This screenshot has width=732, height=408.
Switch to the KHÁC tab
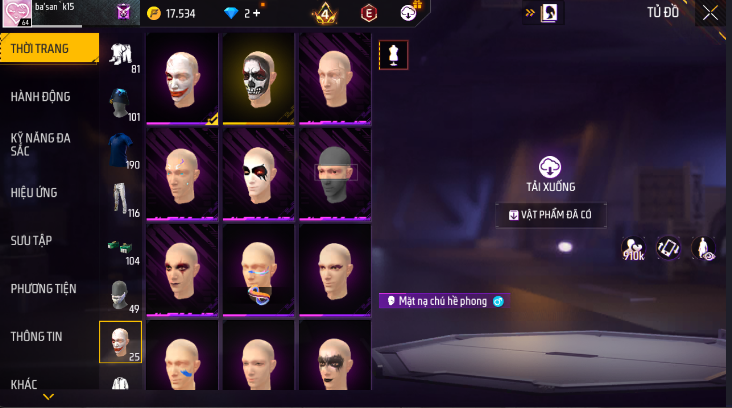pos(24,384)
